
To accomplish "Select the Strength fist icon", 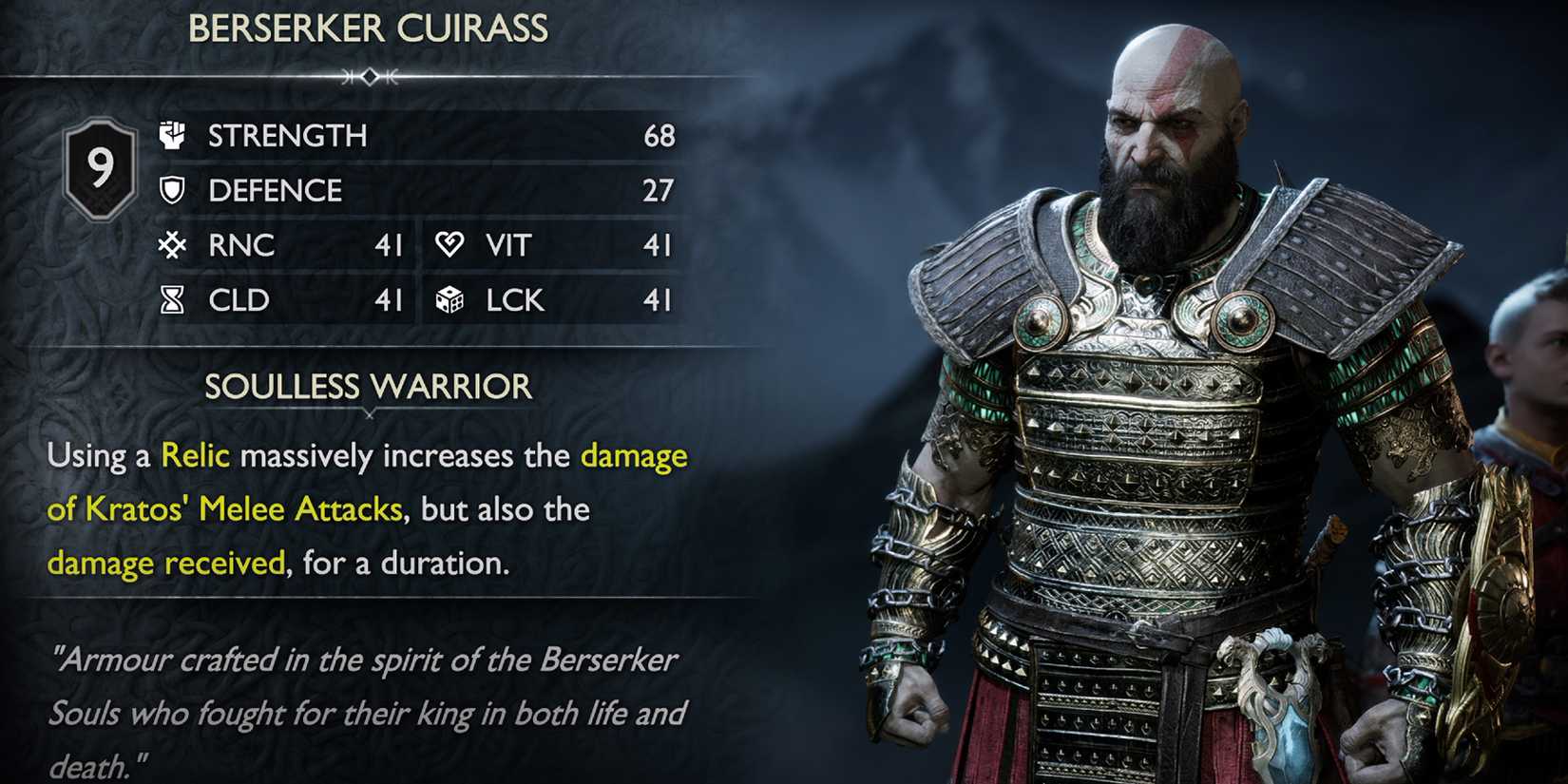I will click(x=171, y=136).
